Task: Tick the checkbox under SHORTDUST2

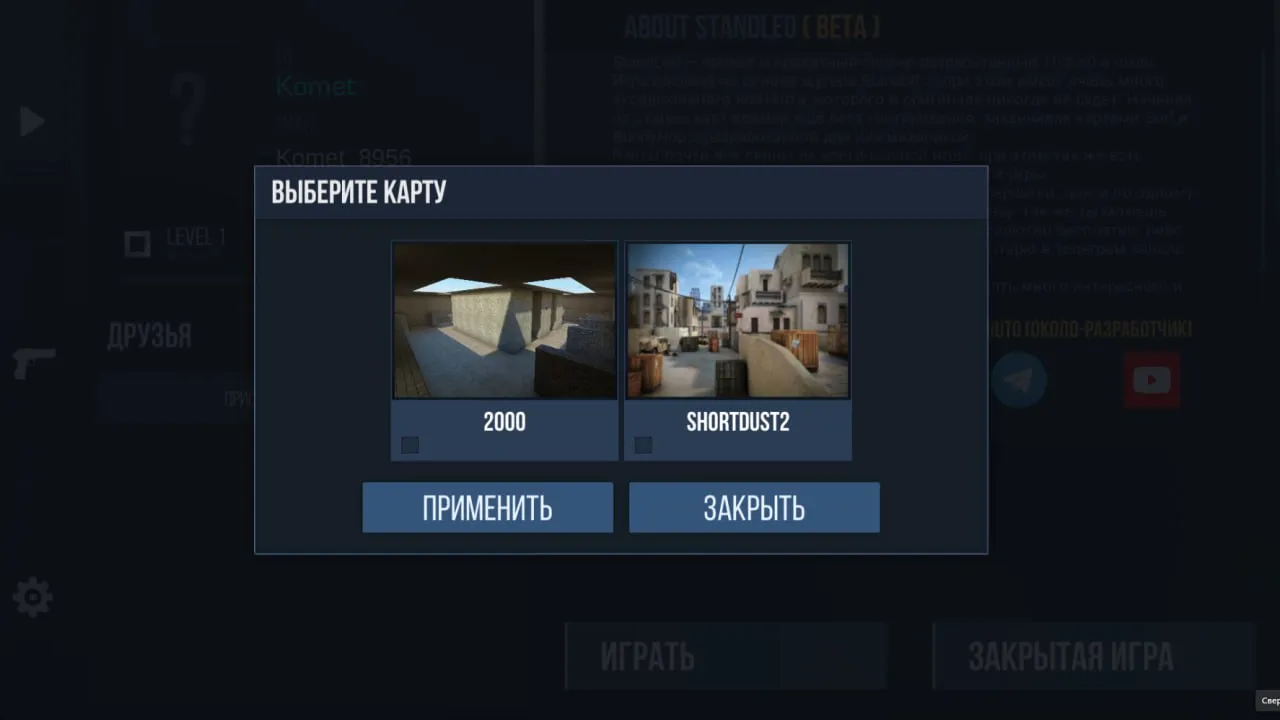Action: (643, 445)
